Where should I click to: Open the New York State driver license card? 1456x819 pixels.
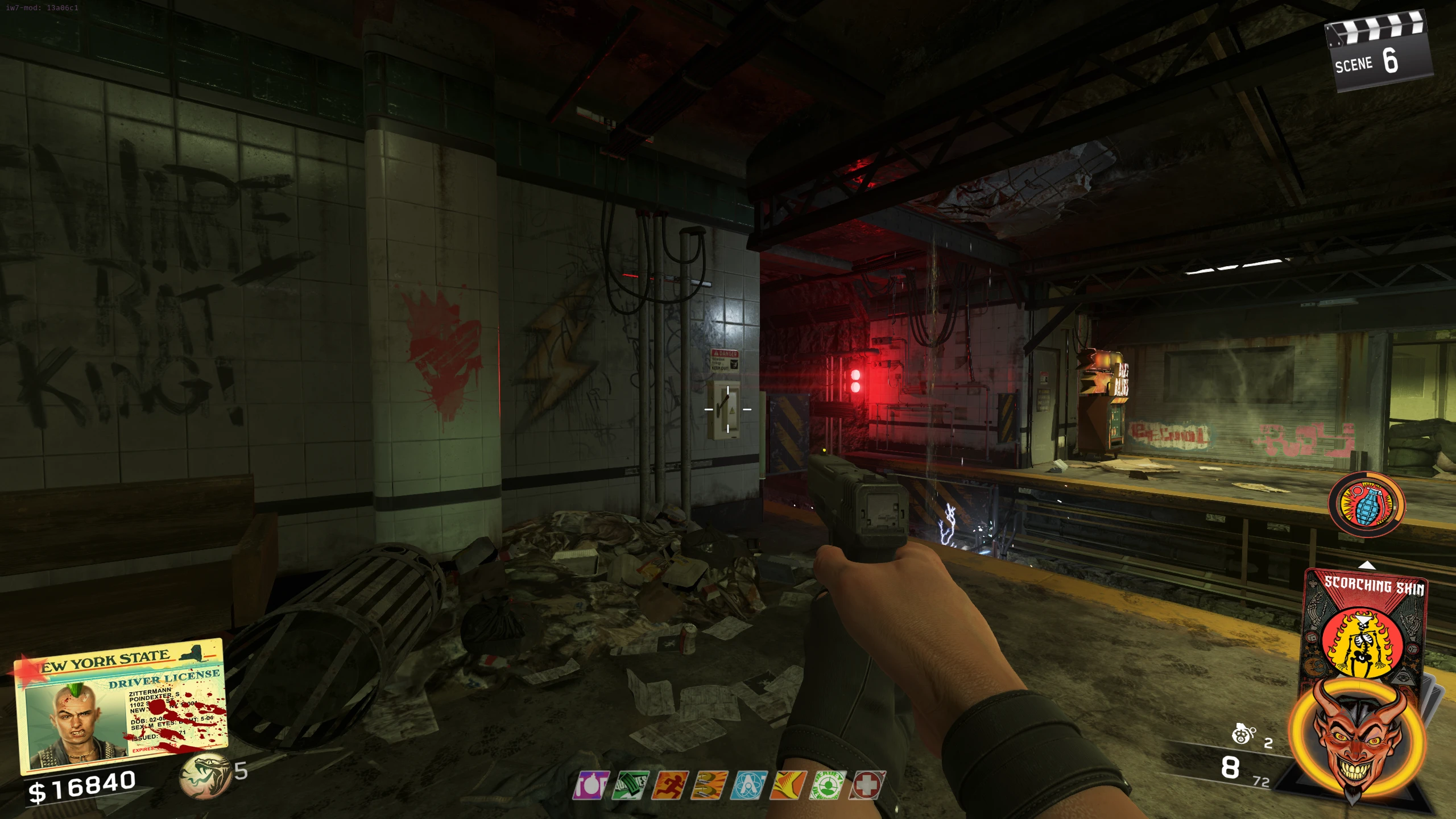[121, 705]
